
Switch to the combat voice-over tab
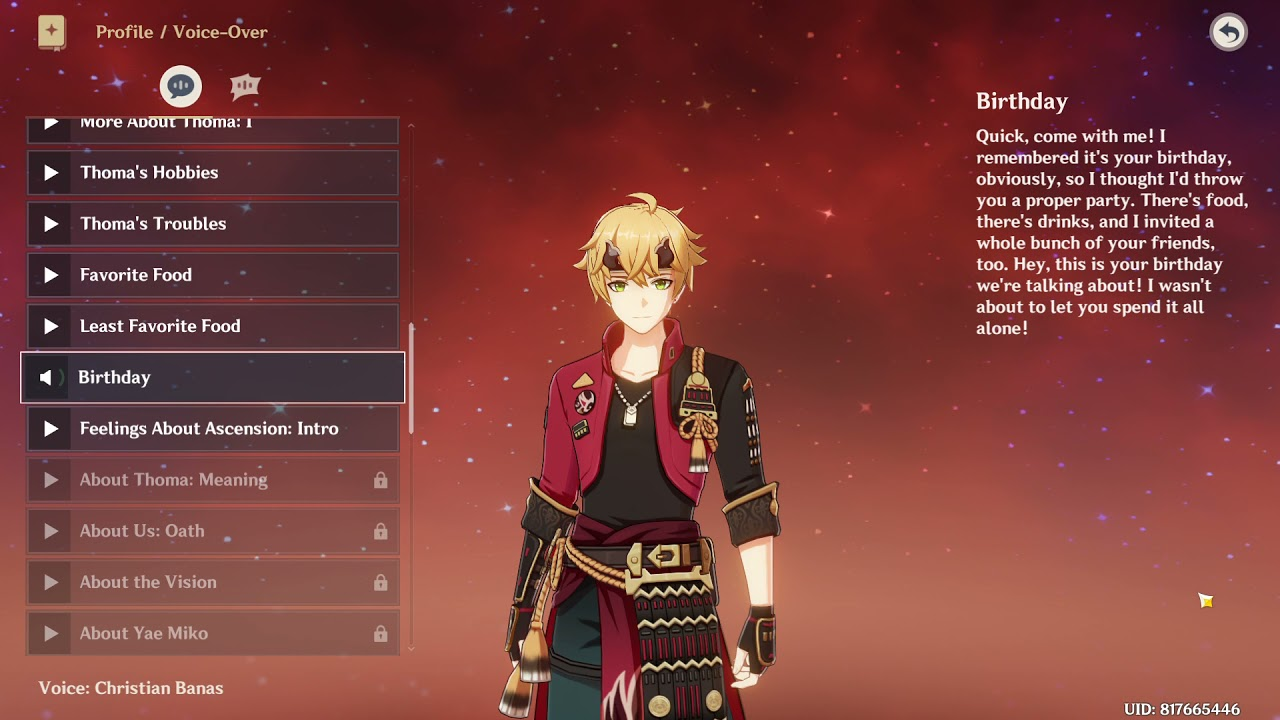(x=245, y=87)
